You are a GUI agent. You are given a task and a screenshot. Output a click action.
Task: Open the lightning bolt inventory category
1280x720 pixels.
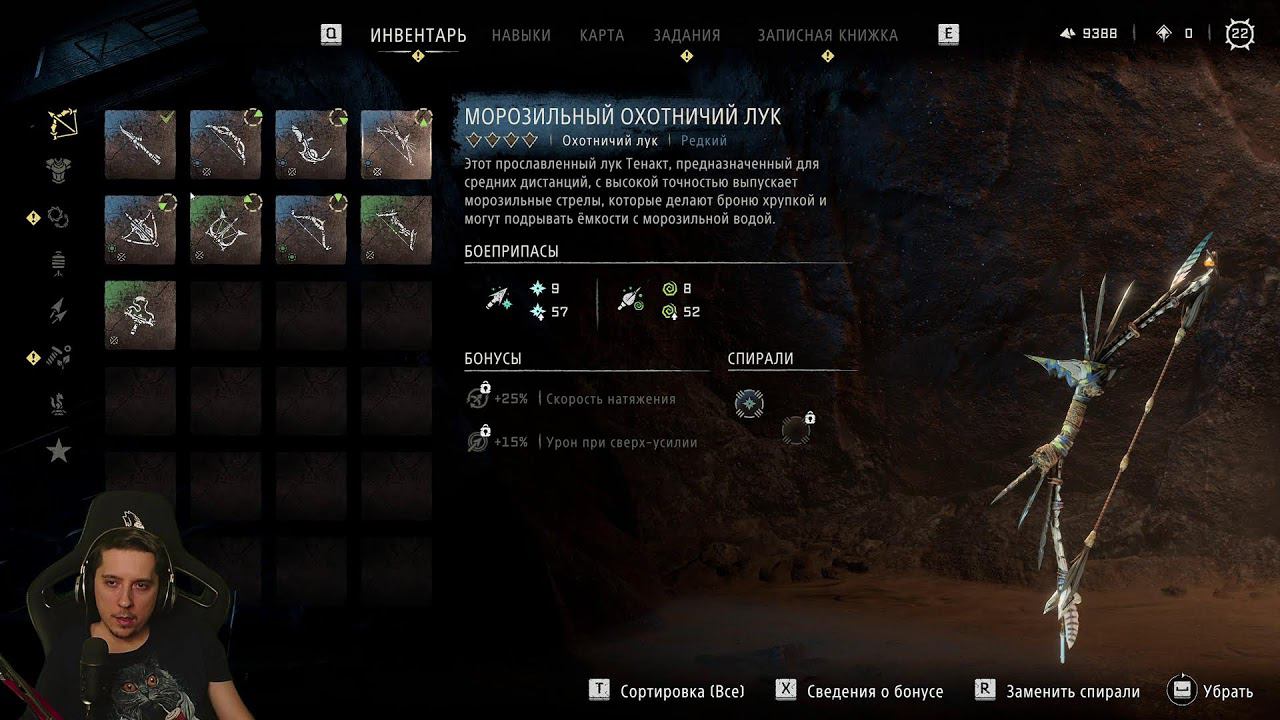[x=59, y=311]
